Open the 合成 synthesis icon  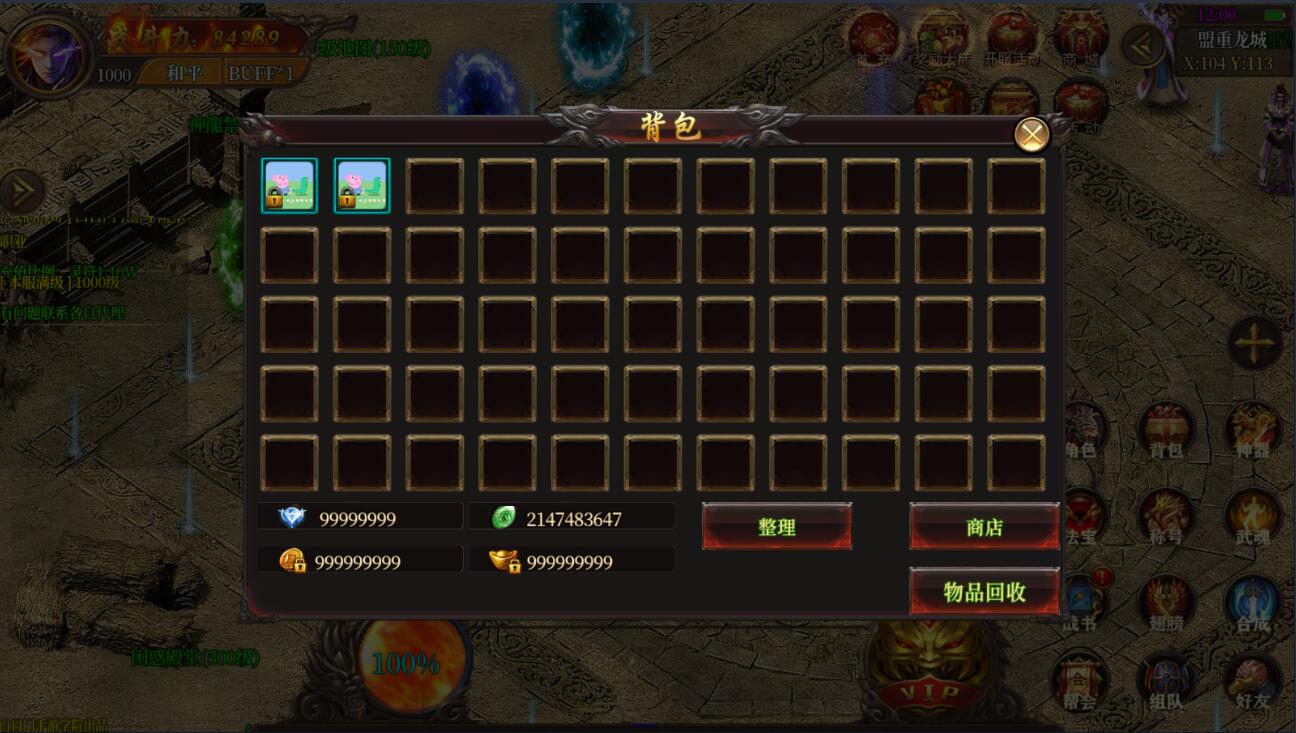click(1252, 604)
